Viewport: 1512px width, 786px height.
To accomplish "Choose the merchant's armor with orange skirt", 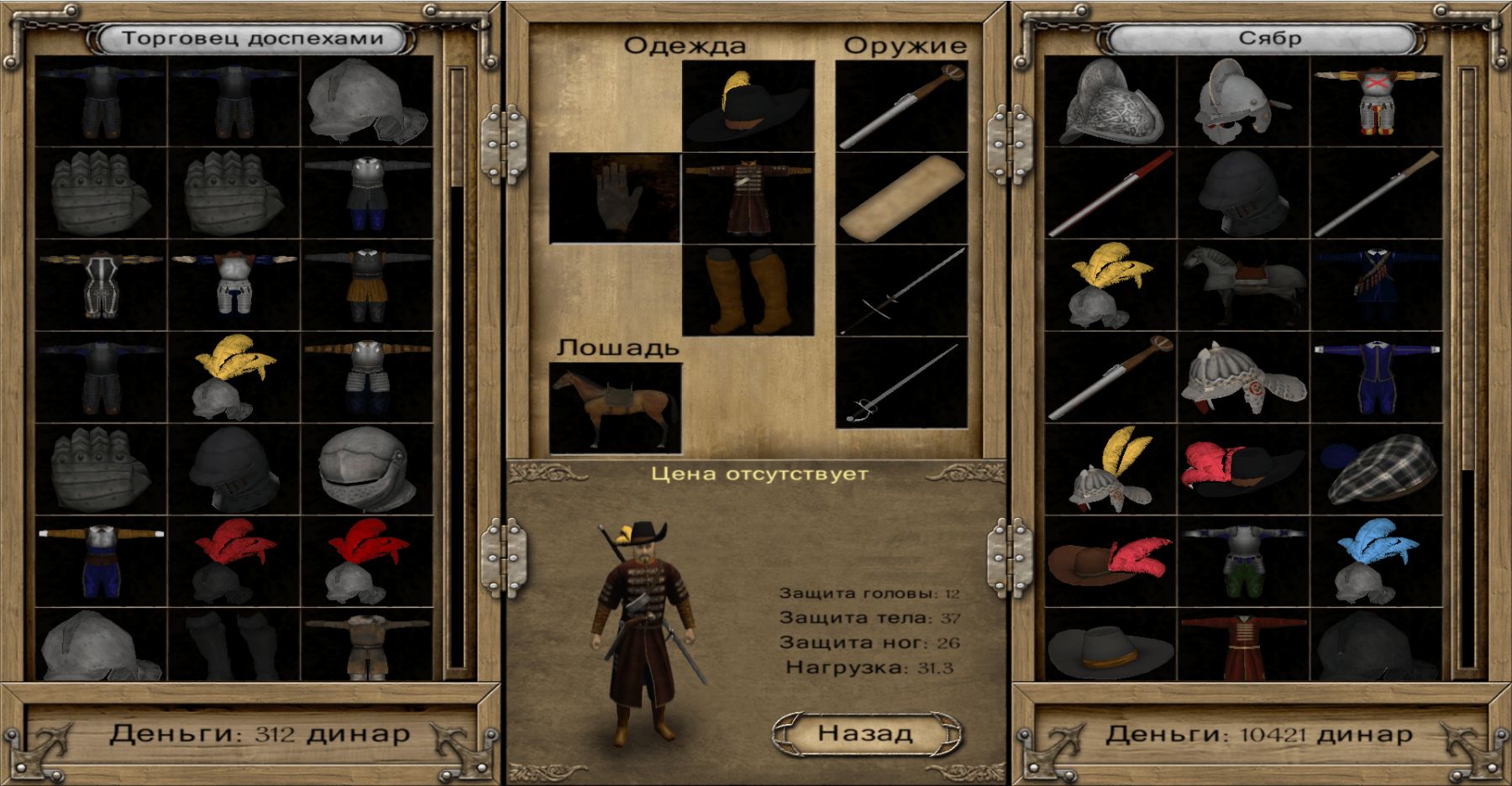I will (367, 286).
